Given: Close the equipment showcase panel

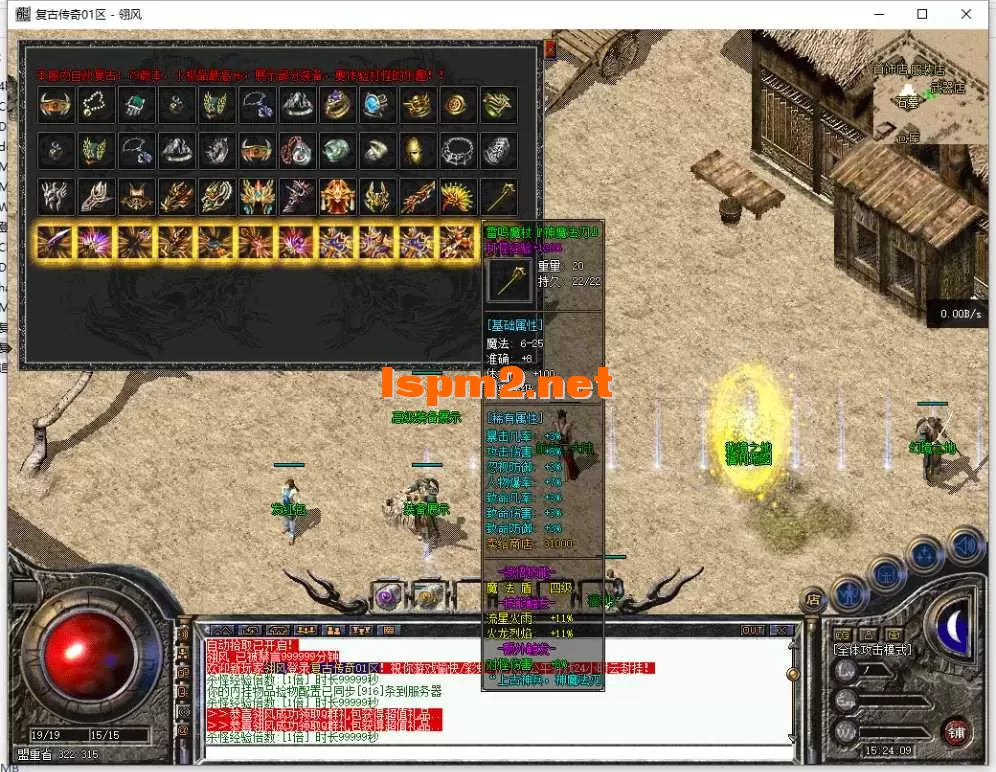Looking at the screenshot, I should coord(549,48).
